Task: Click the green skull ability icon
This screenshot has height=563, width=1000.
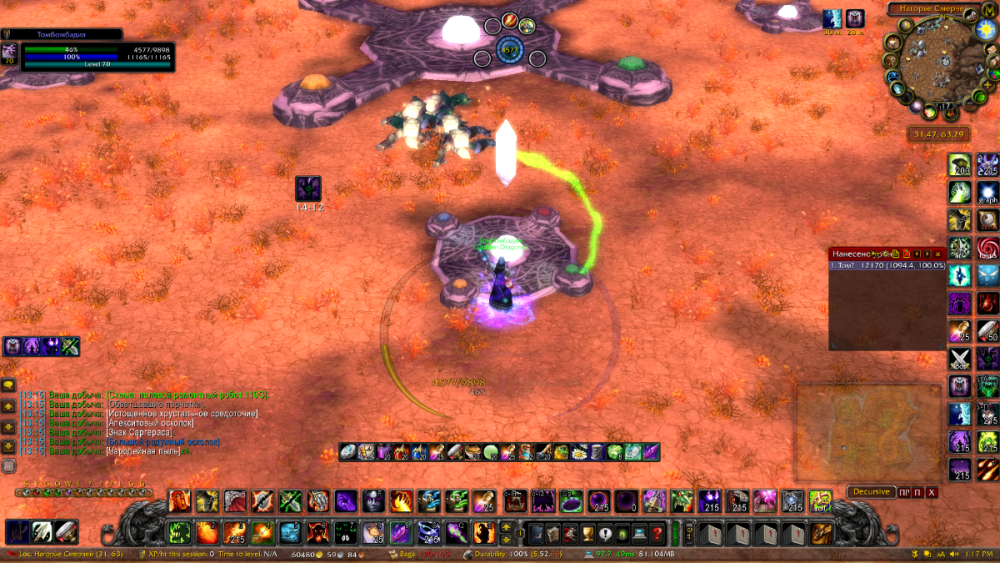Action: pyautogui.click(x=180, y=532)
